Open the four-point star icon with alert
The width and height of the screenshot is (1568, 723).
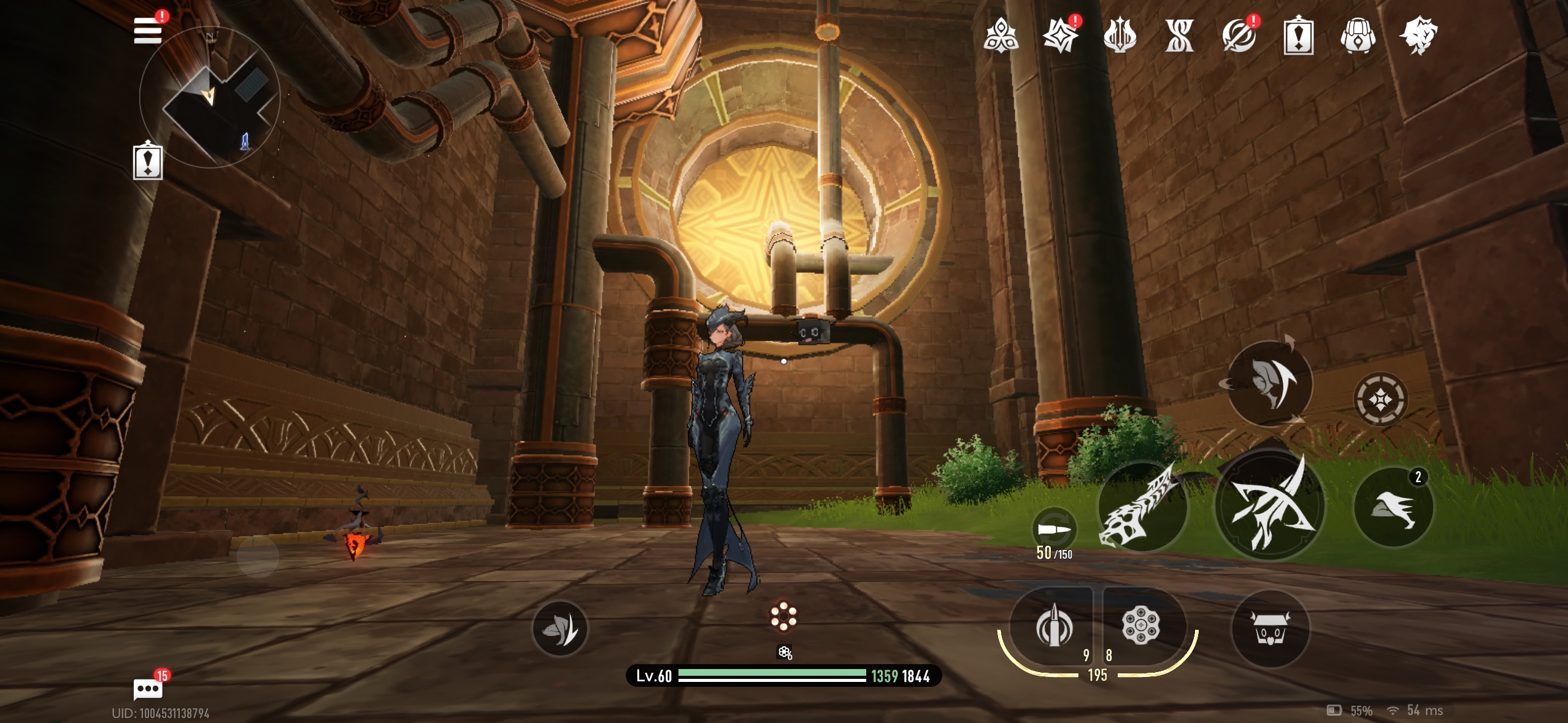1060,36
